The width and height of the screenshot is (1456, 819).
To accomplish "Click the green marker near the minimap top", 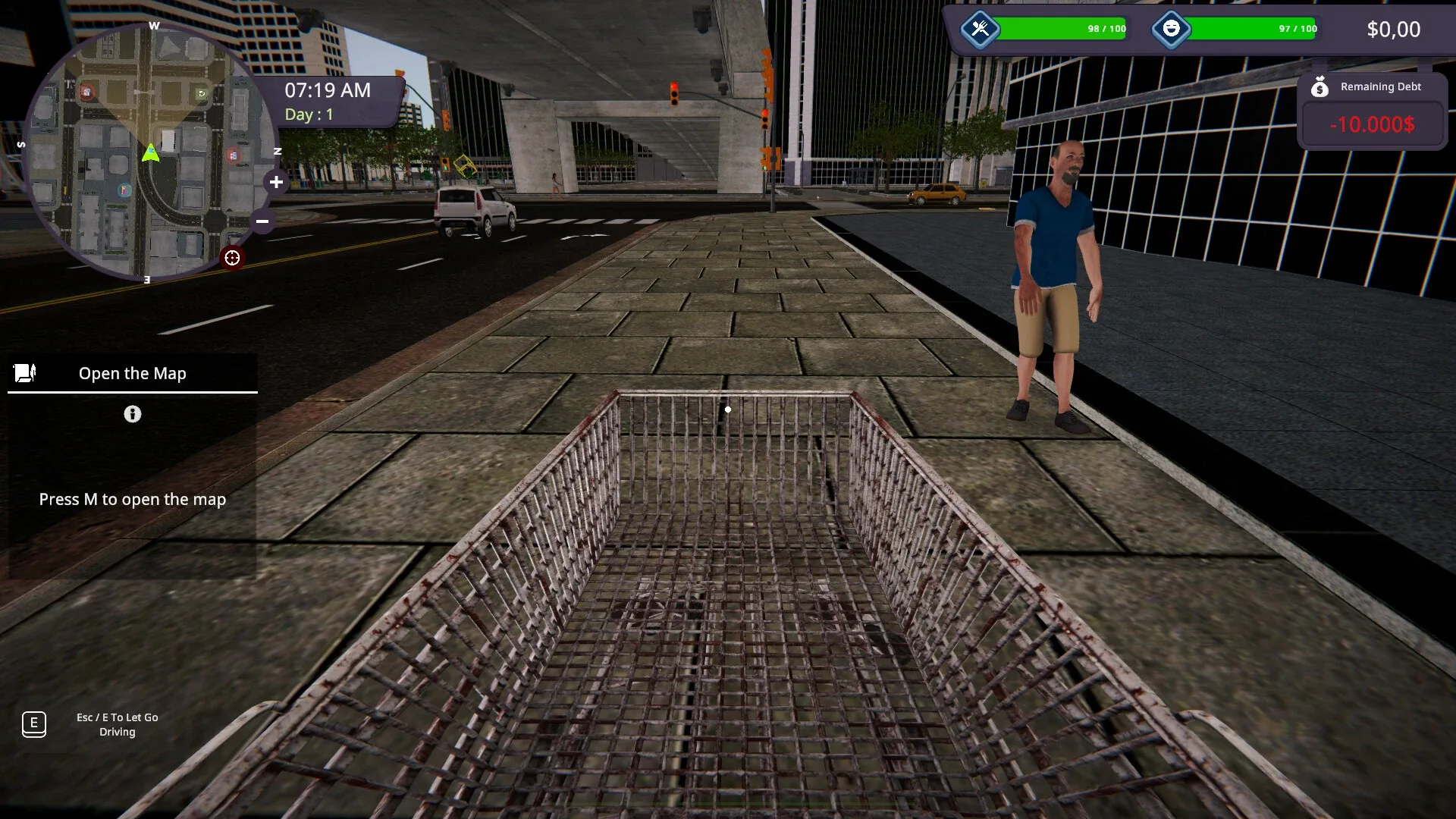I will 200,93.
